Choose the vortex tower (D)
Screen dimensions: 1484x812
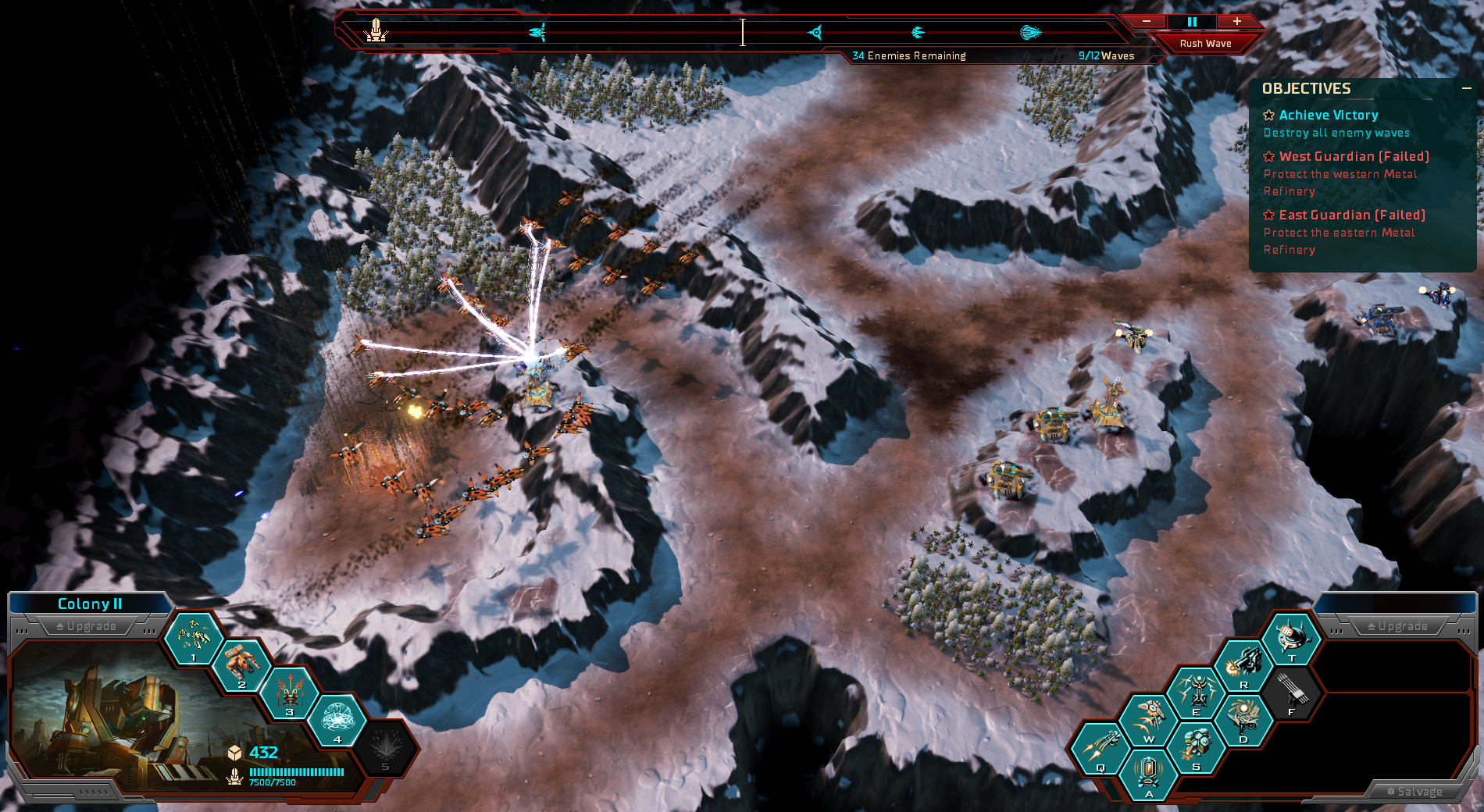(x=1243, y=719)
